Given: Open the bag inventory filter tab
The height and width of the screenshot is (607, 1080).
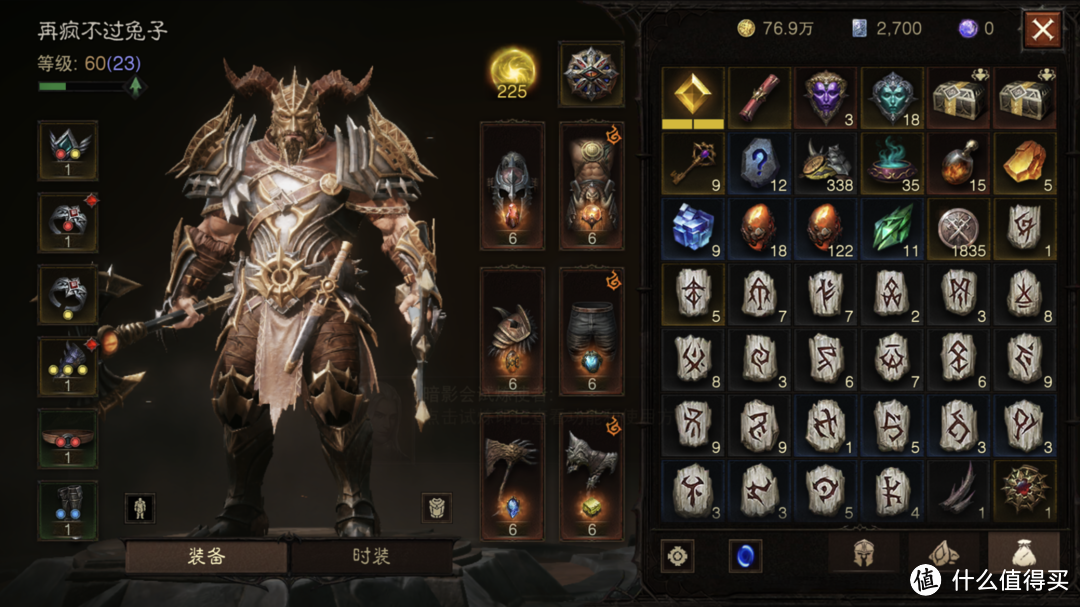Looking at the screenshot, I should pos(1022,554).
